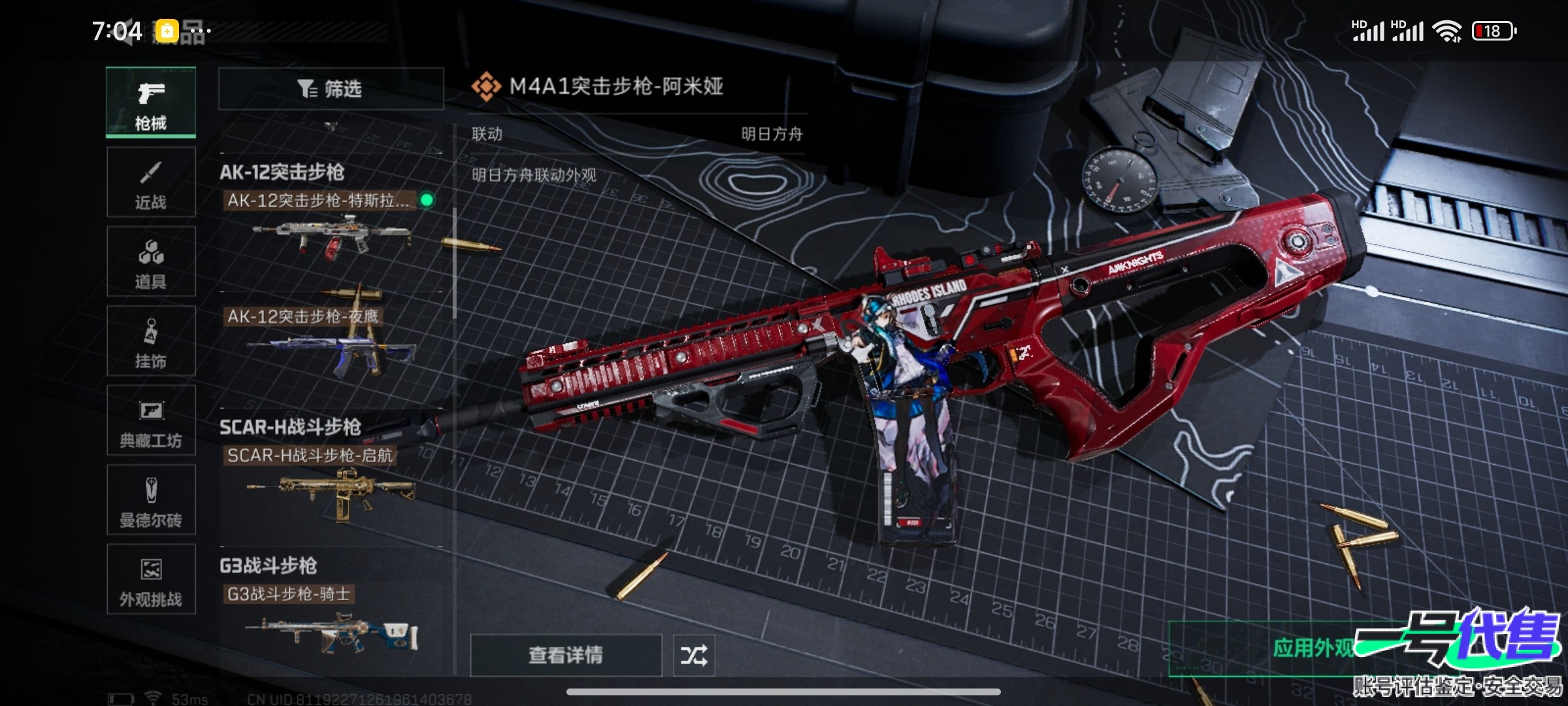This screenshot has width=1568, height=706.
Task: Open the 筛选 filter button
Action: (x=331, y=89)
